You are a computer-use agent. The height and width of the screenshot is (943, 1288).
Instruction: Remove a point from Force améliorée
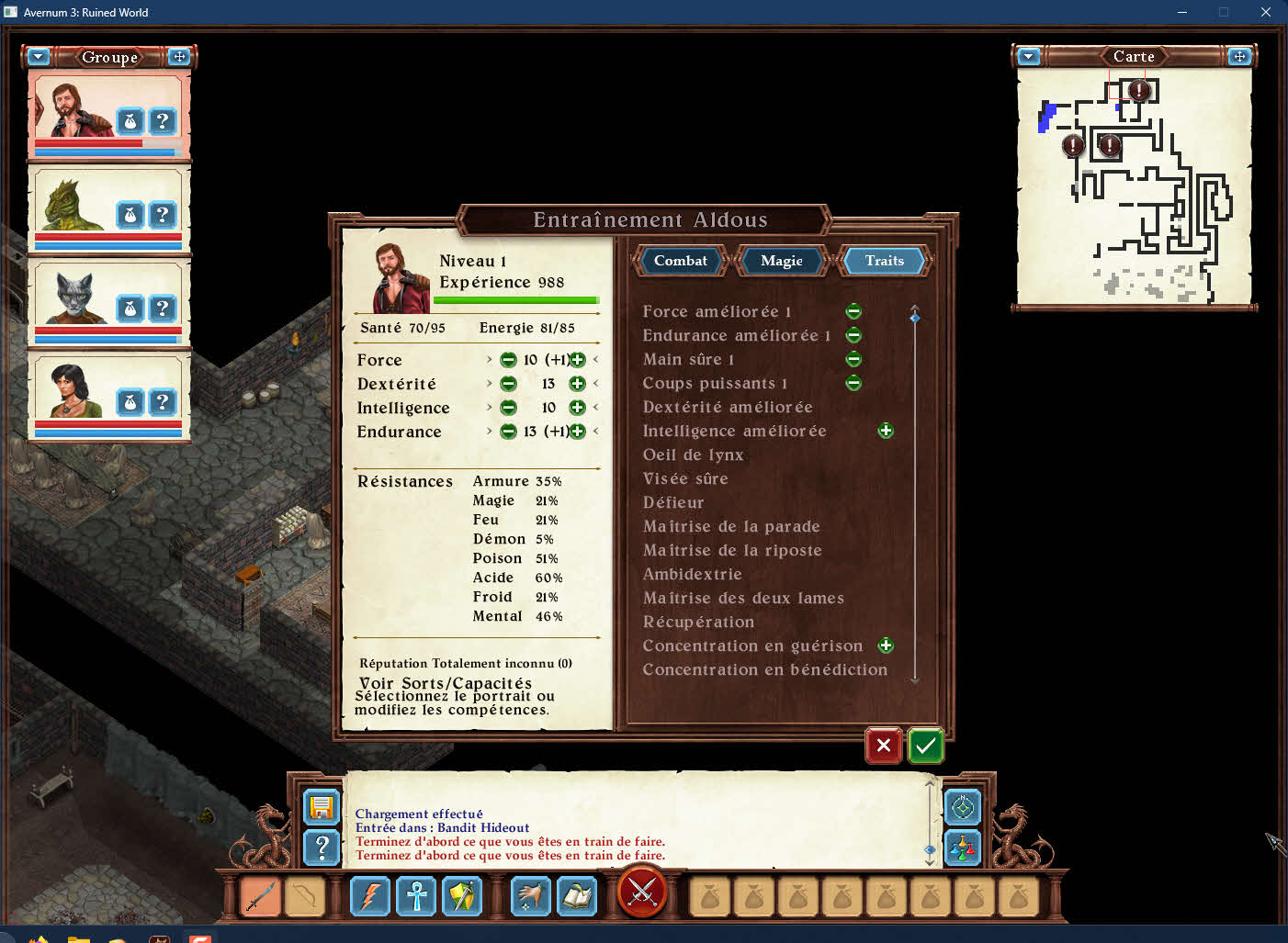[853, 312]
